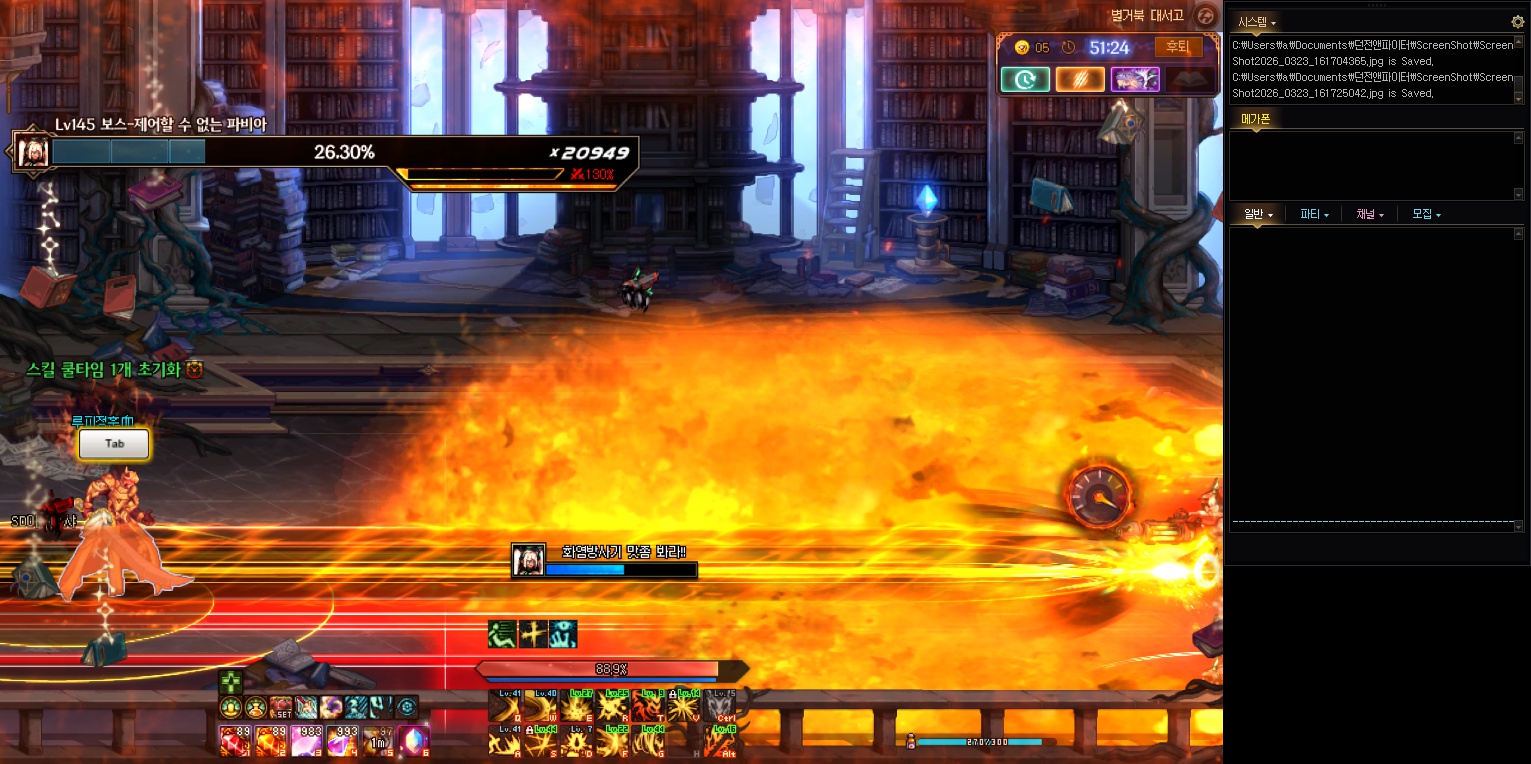The width and height of the screenshot is (1531, 764).
Task: Open the chat settings gear
Action: (x=1517, y=21)
